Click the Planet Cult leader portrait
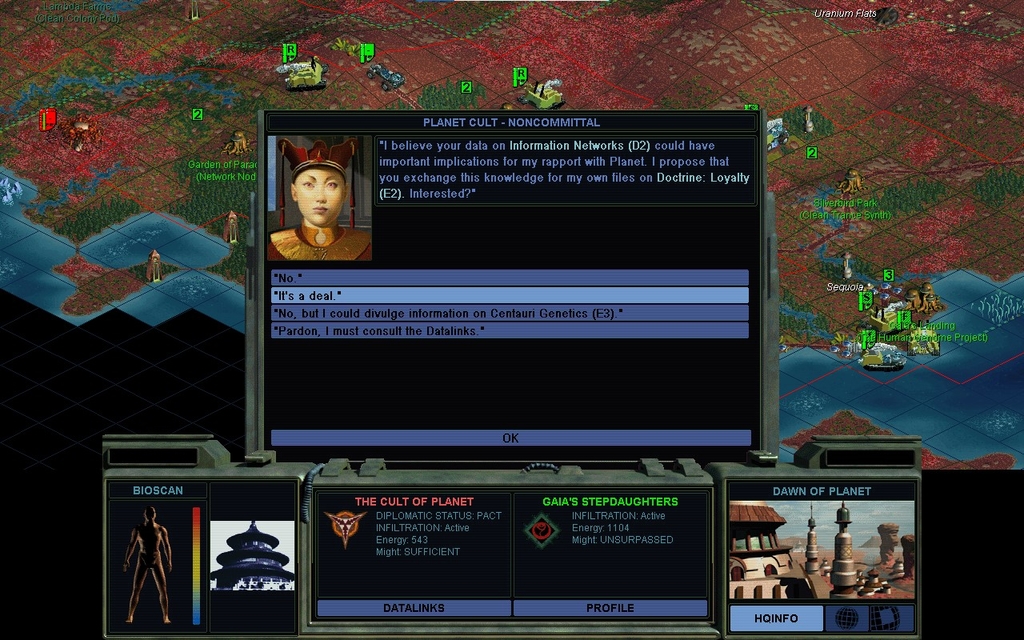This screenshot has height=640, width=1024. (320, 199)
